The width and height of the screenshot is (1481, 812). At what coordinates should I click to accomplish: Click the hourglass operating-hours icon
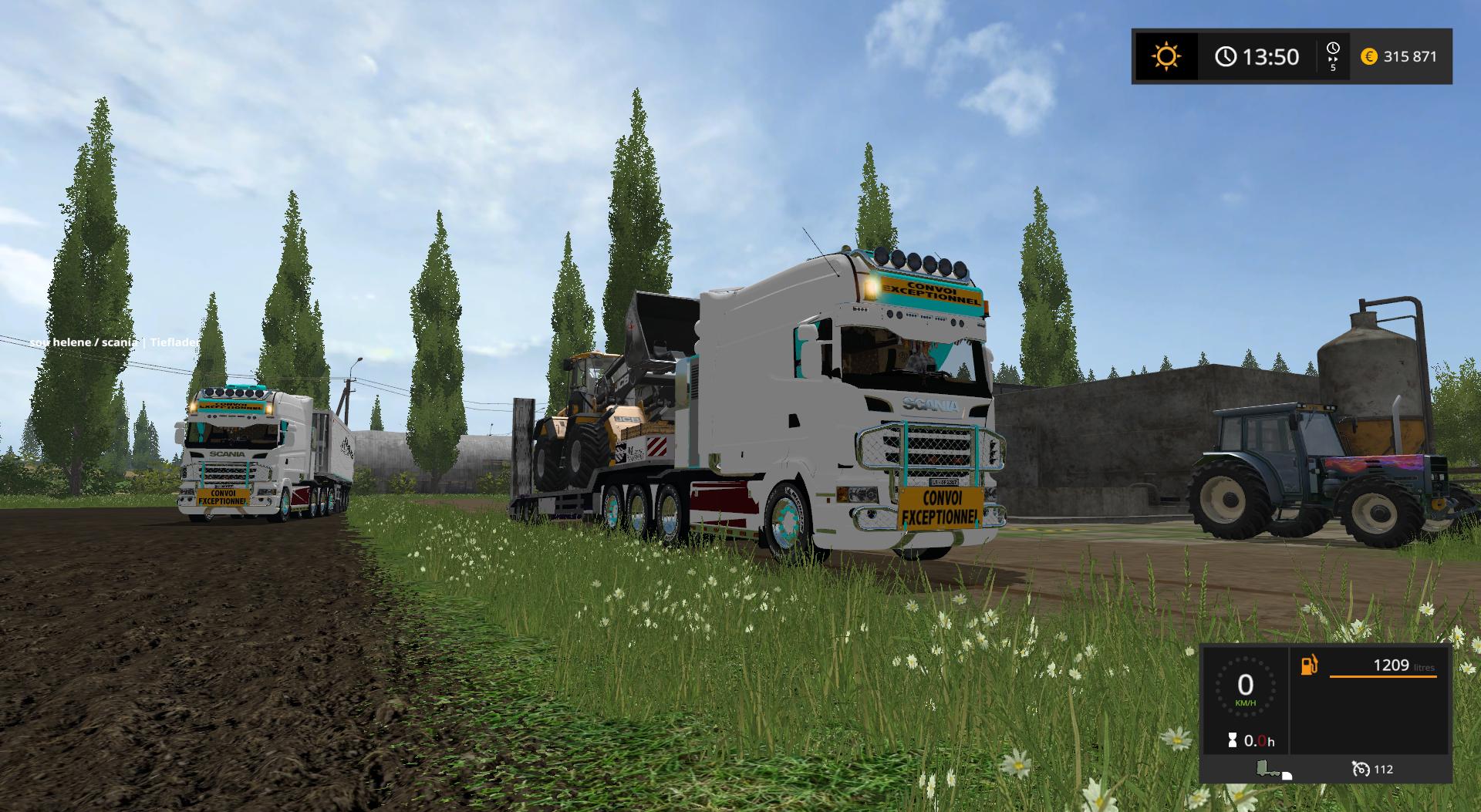1233,740
